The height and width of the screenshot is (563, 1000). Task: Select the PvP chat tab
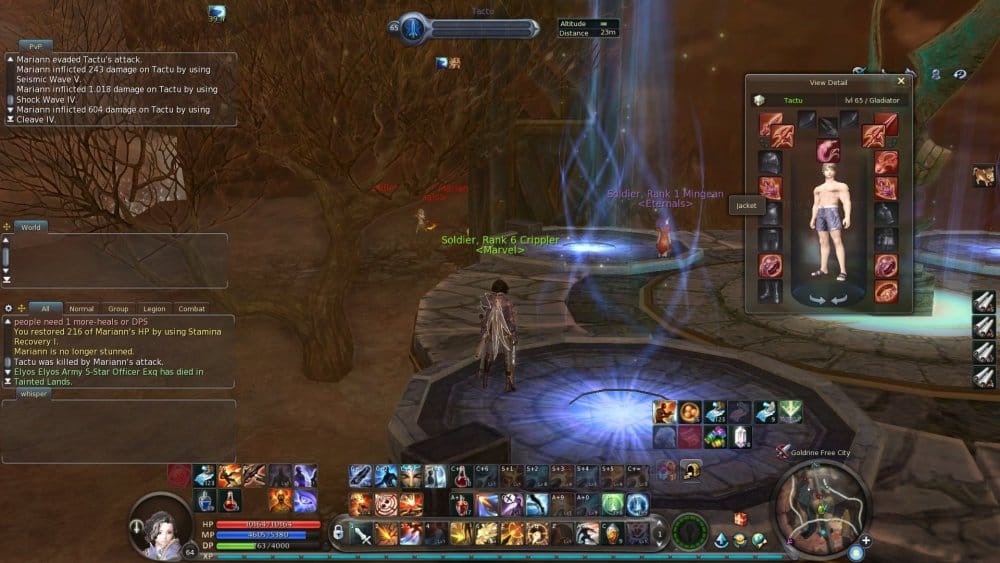(x=35, y=46)
